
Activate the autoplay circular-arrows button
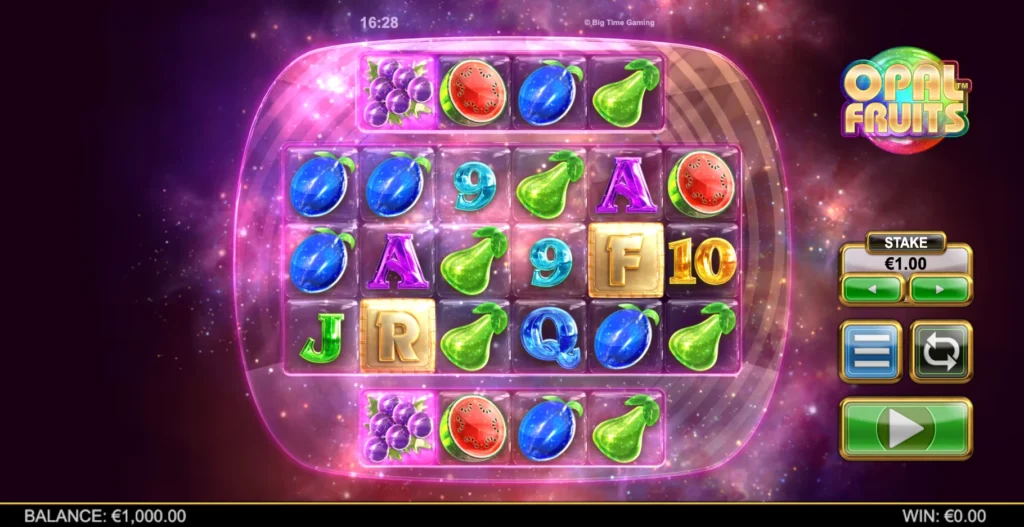tap(940, 351)
